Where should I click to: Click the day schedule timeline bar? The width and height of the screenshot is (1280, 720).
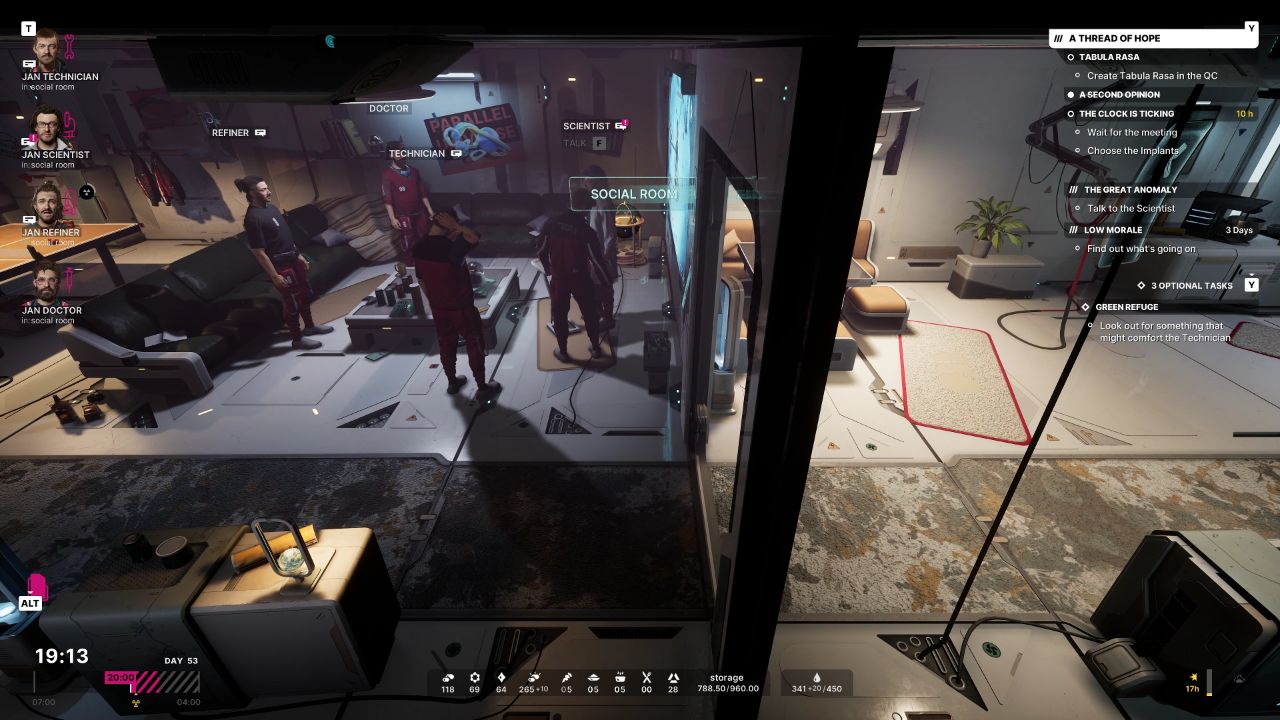click(x=152, y=683)
